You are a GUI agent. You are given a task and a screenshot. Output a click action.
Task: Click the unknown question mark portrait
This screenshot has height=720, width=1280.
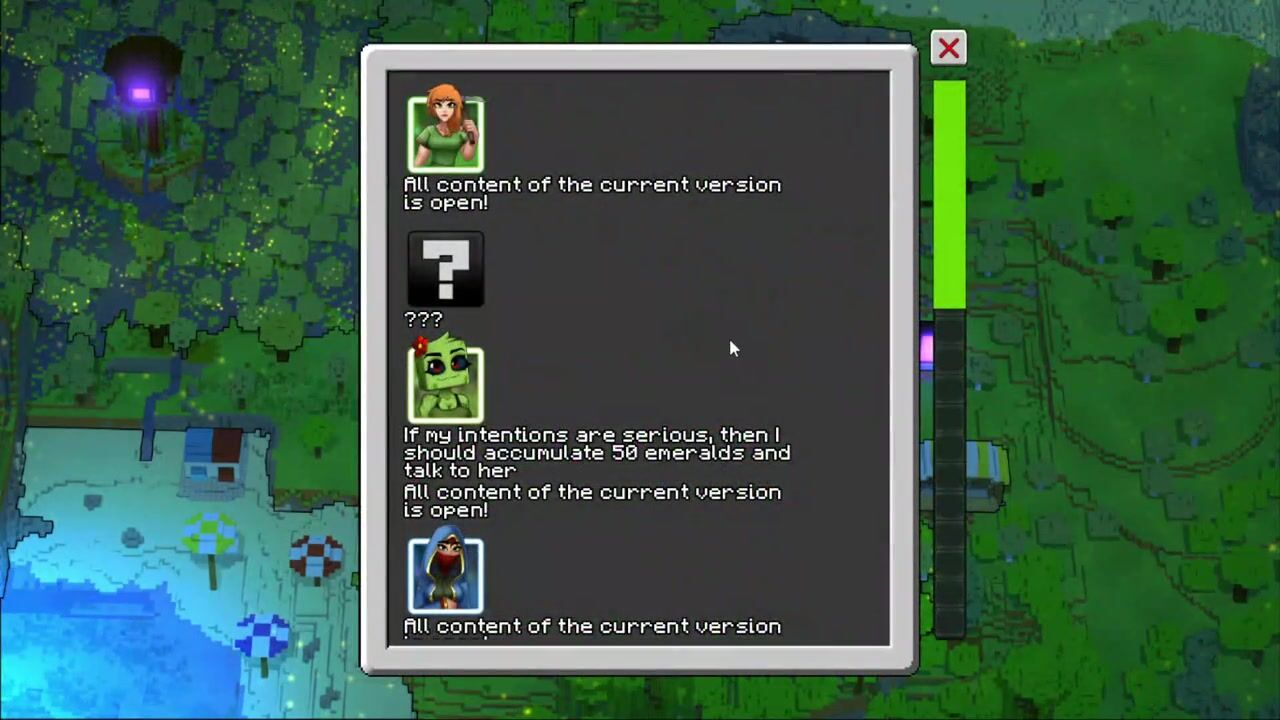click(446, 269)
